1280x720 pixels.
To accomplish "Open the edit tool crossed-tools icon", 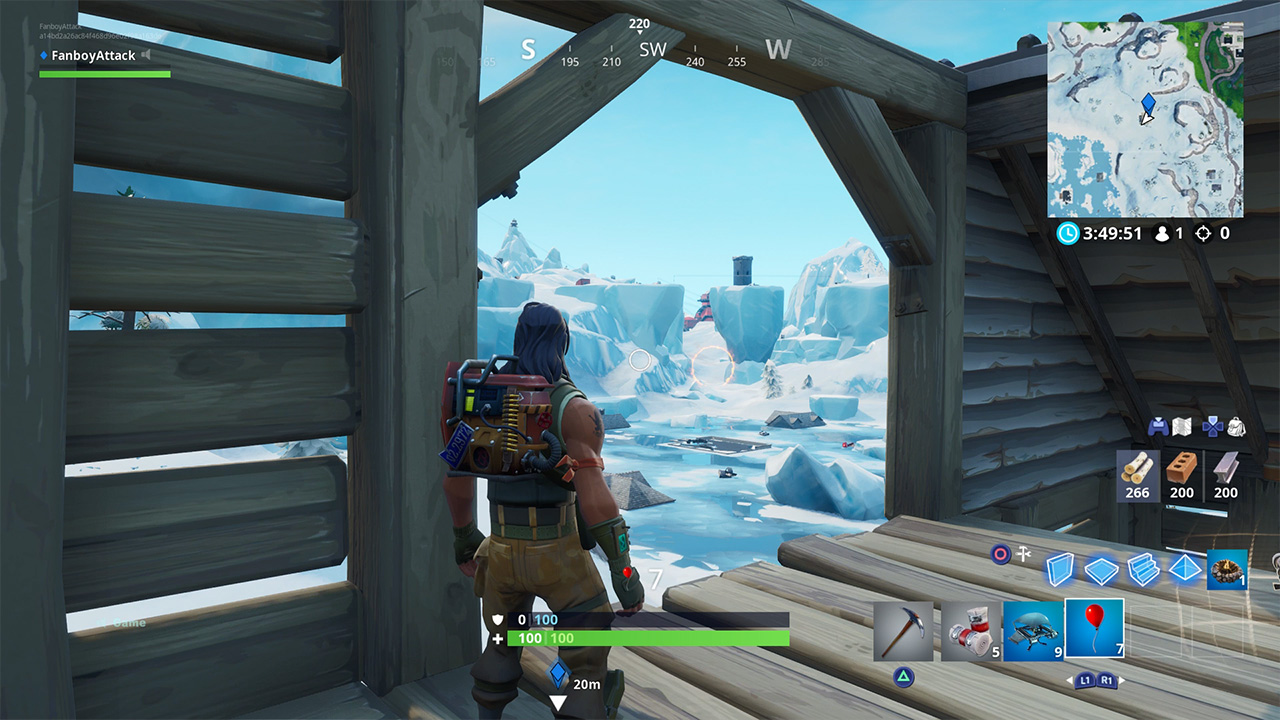I will [1022, 553].
